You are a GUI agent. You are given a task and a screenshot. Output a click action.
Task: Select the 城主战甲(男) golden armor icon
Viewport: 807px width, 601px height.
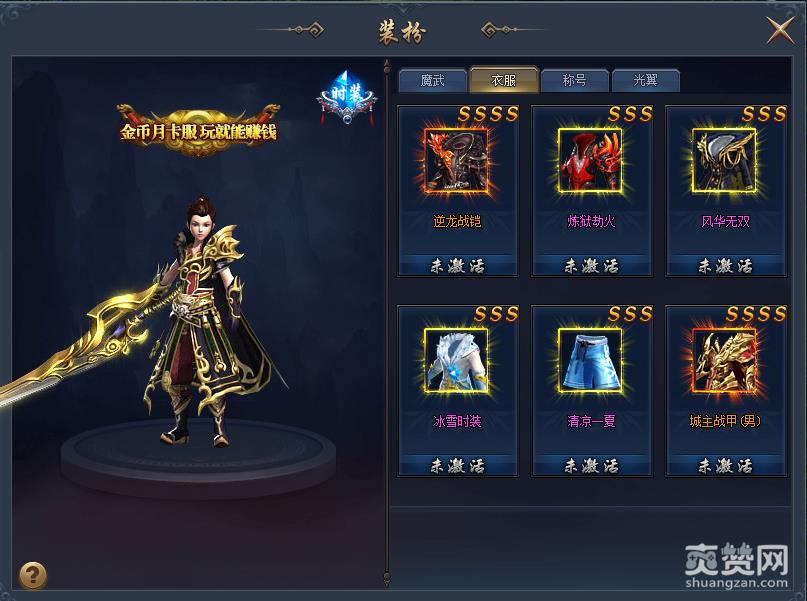[725, 360]
